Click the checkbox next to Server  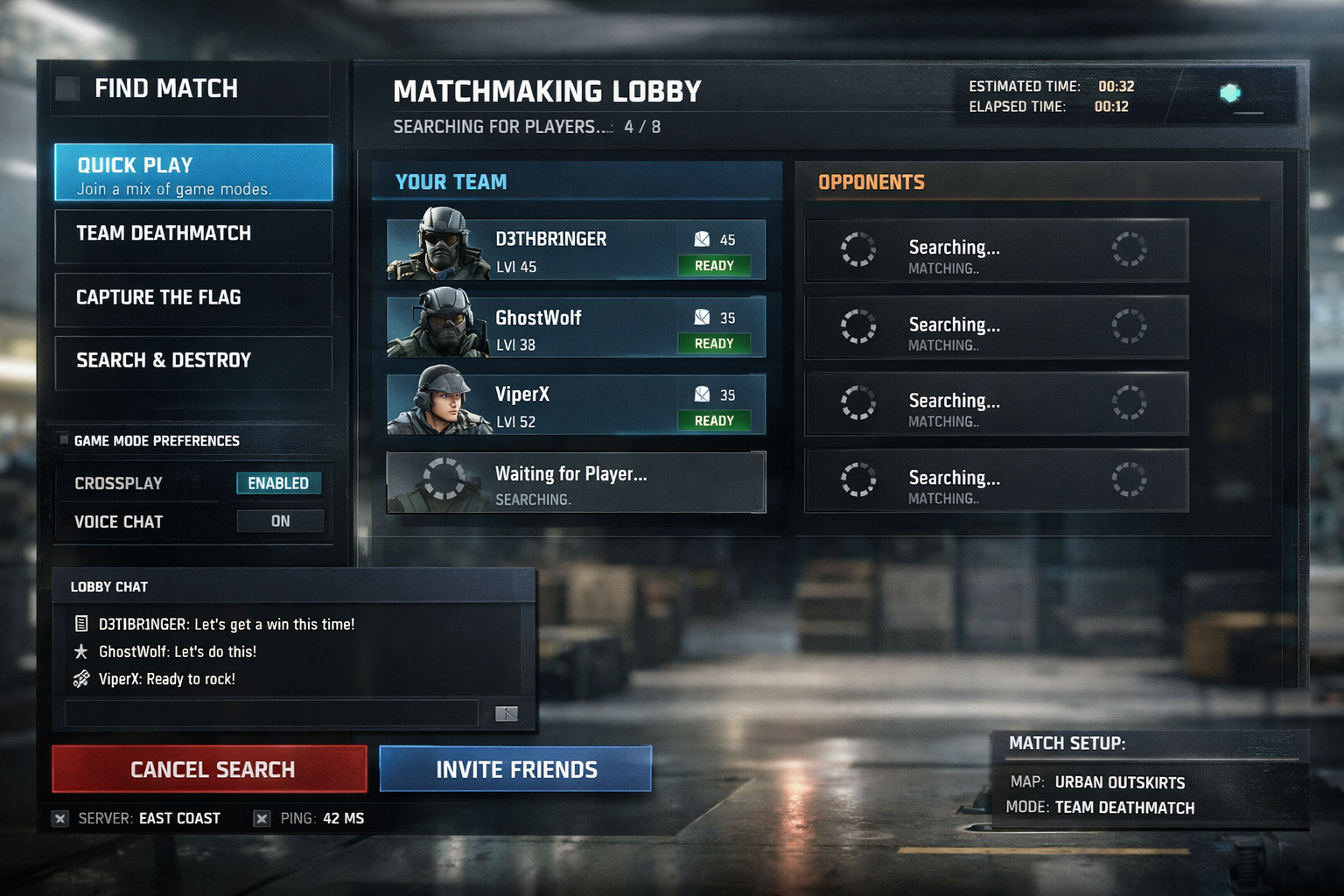pyautogui.click(x=59, y=819)
